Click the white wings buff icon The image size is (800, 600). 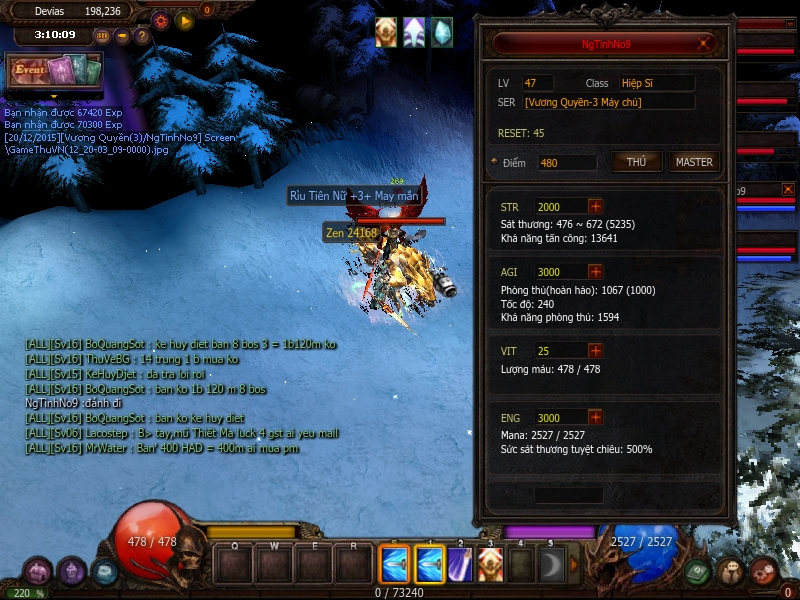[x=414, y=31]
